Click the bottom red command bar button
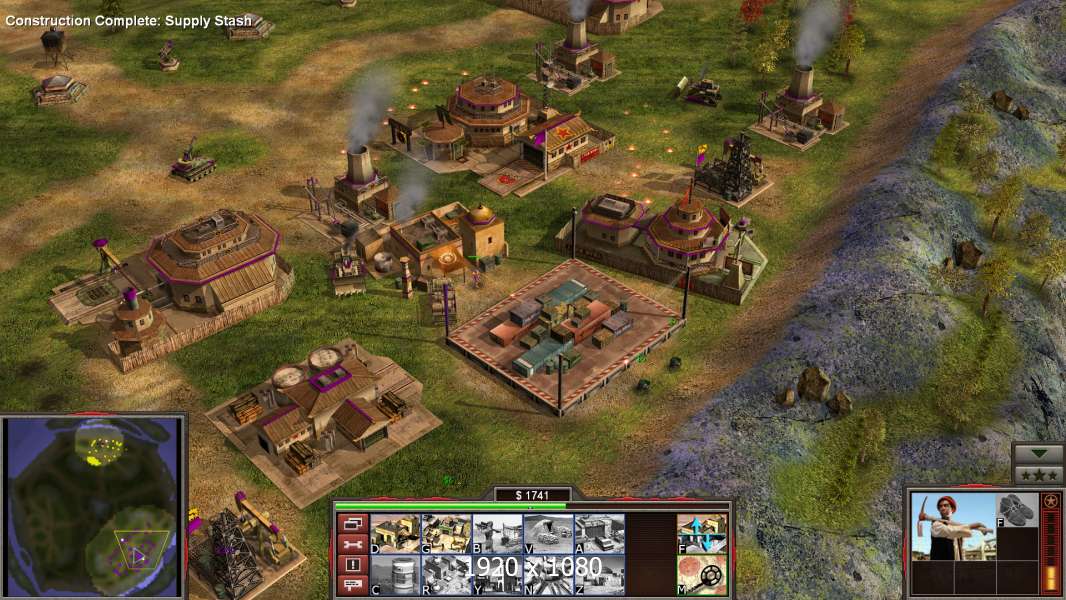 352,585
